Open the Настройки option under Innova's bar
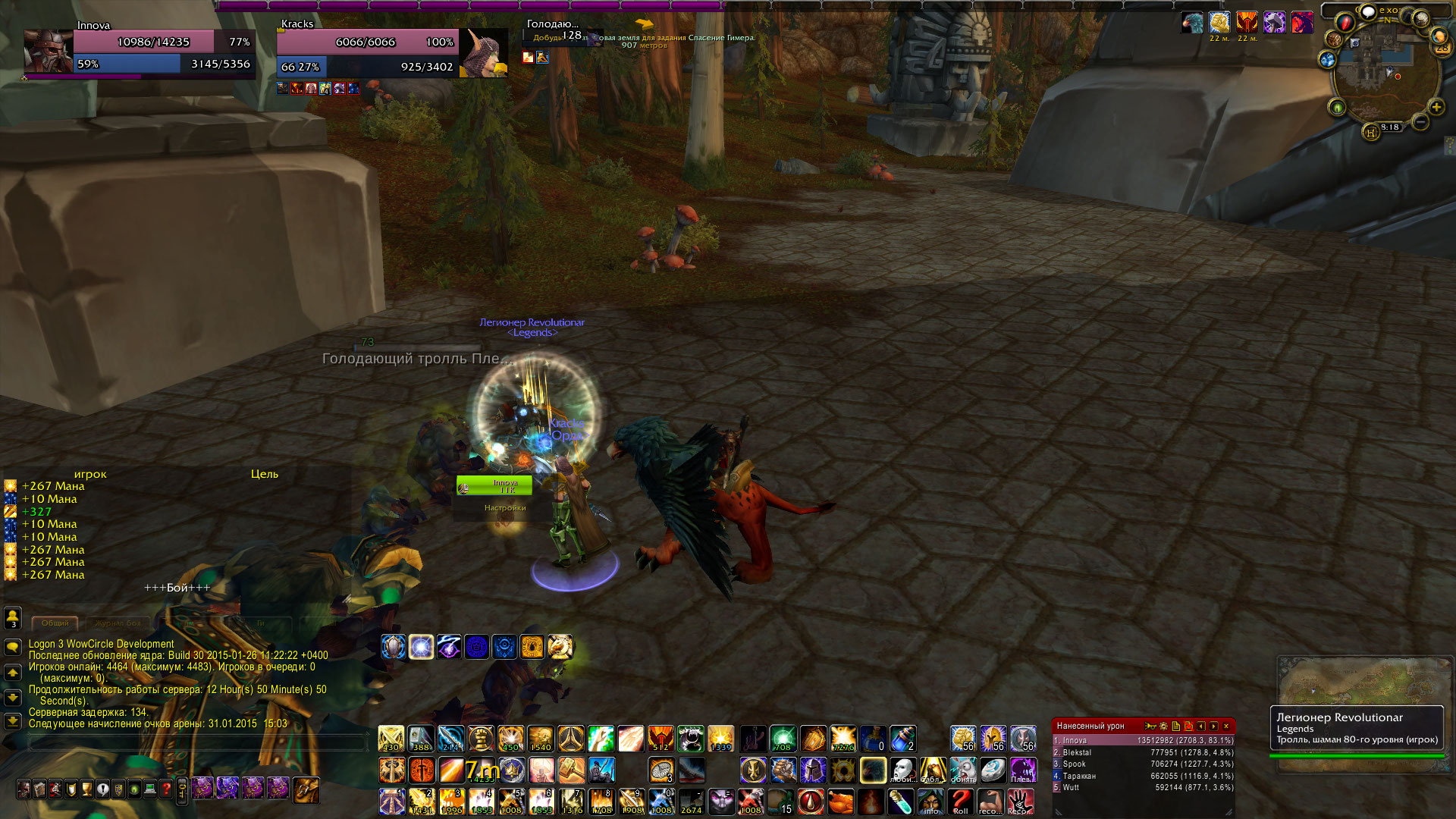Viewport: 1456px width, 819px height. [x=505, y=508]
